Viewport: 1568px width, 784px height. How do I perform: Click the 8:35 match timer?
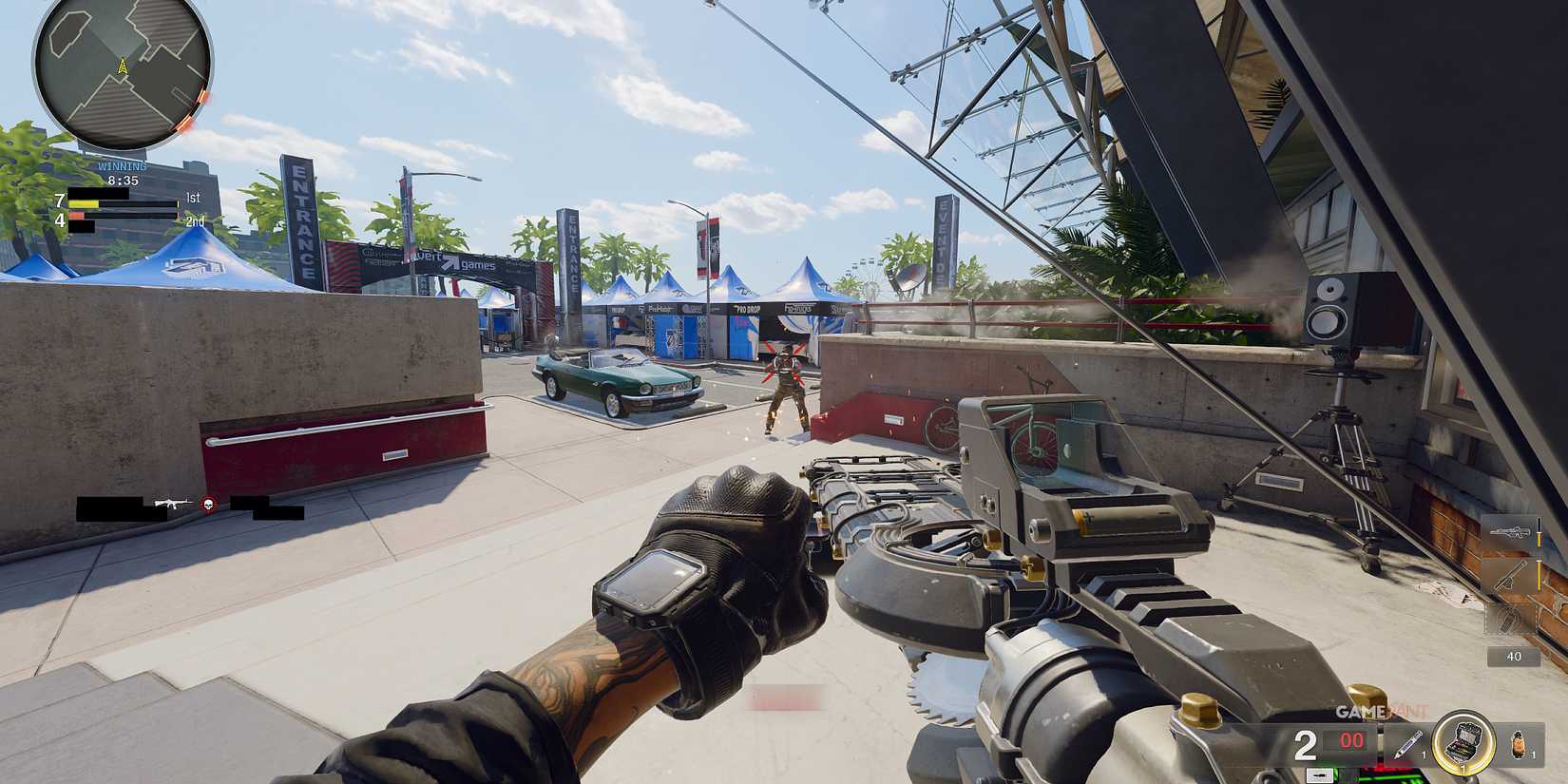[123, 181]
